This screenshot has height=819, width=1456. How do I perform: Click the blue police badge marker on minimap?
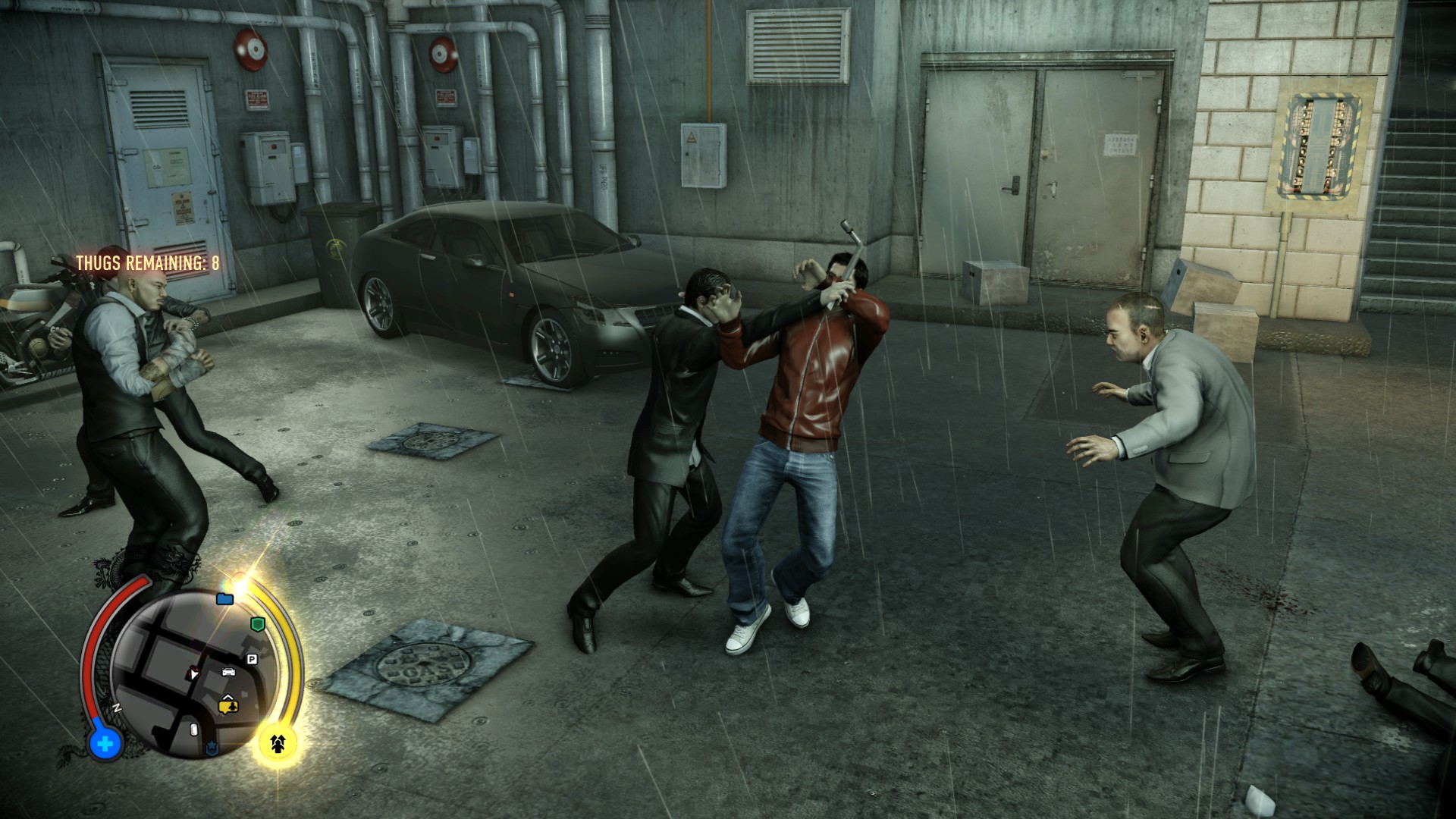[212, 749]
